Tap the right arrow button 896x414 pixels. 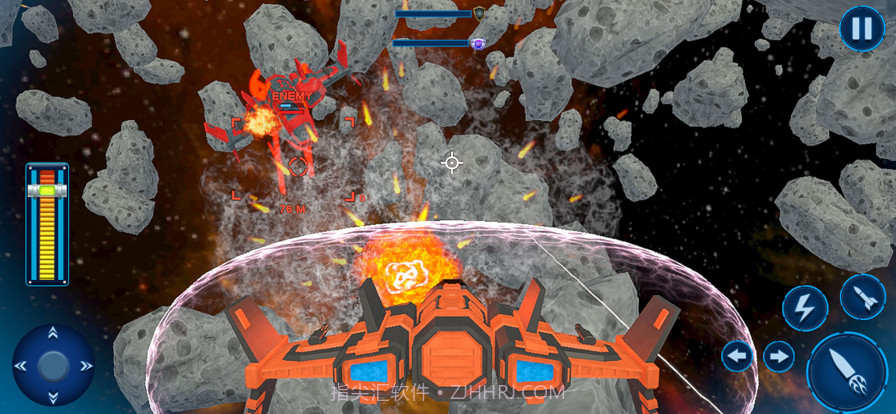tap(778, 356)
